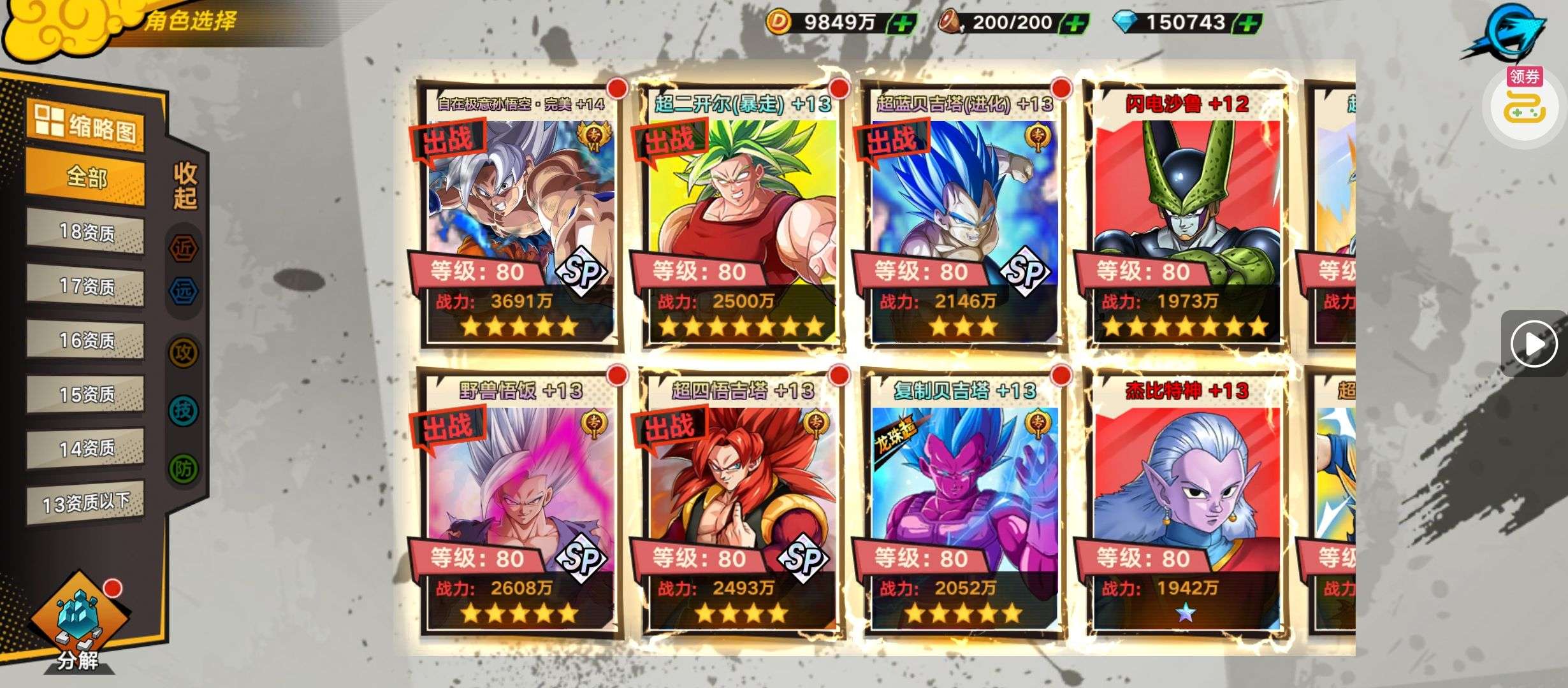Image resolution: width=1568 pixels, height=688 pixels.
Task: Choose the 野兽悟饭 +13 character card
Action: click(x=519, y=503)
